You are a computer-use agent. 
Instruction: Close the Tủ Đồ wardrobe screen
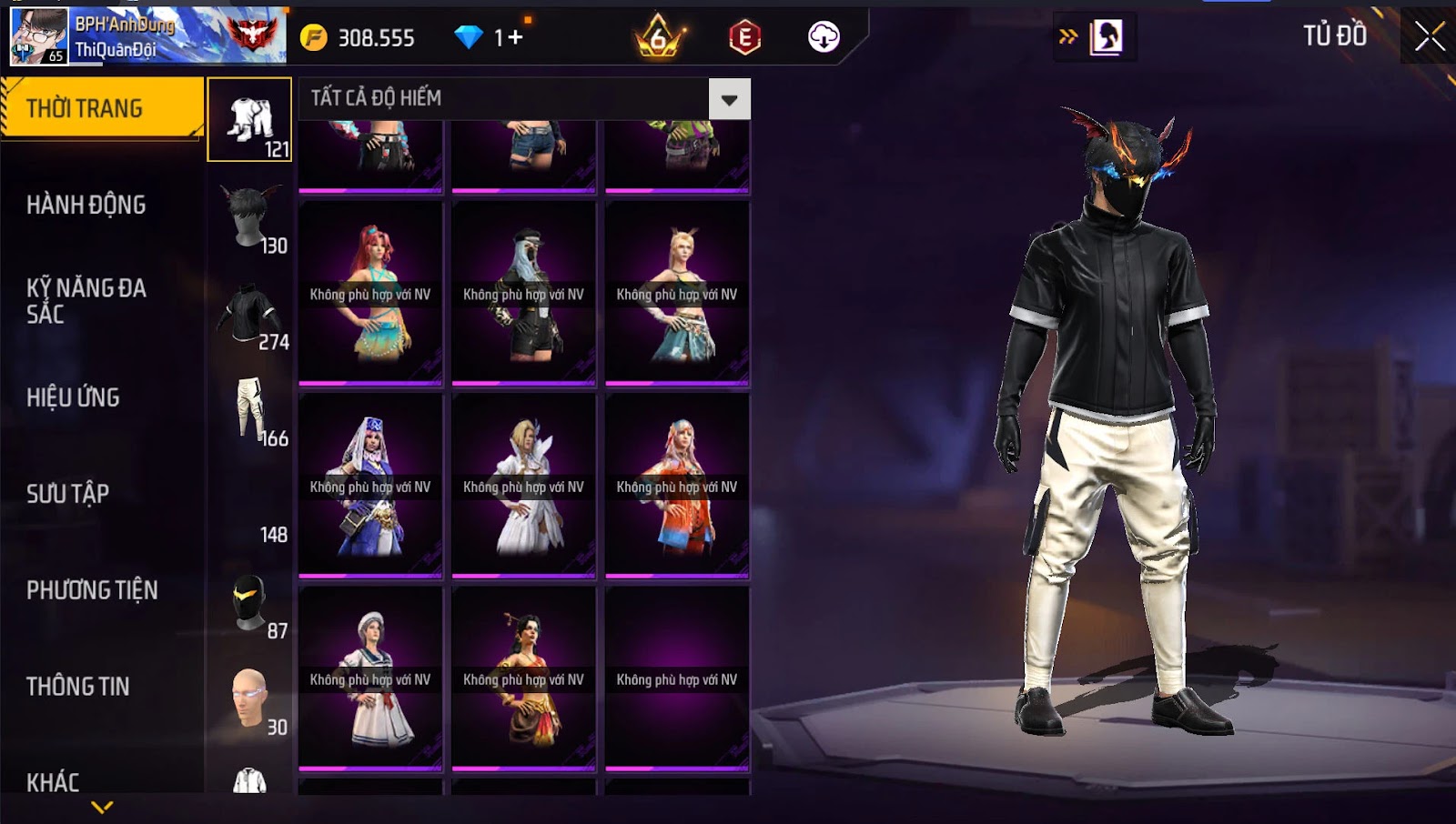pos(1429,36)
